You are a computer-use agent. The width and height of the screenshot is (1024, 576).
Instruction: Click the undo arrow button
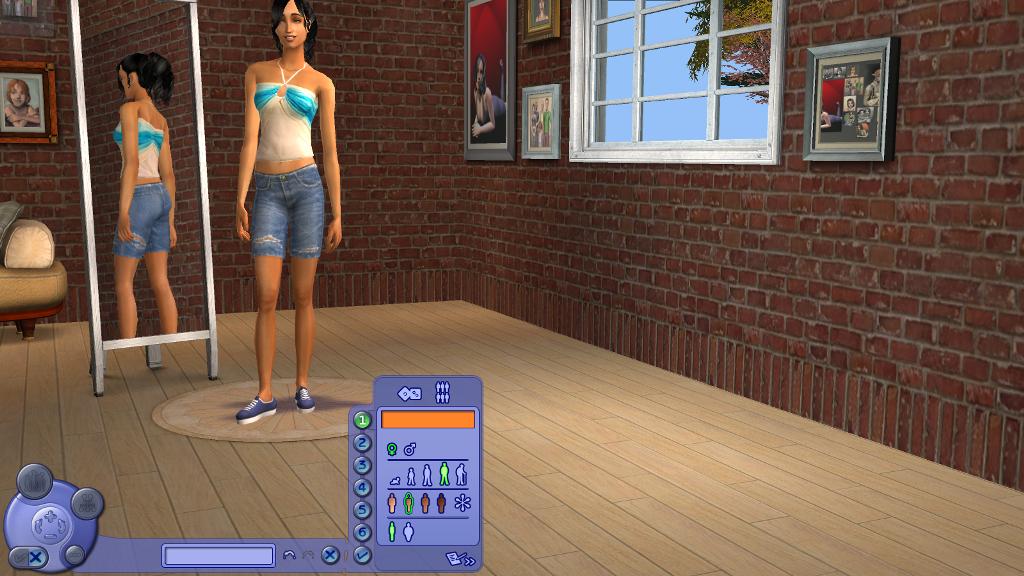click(290, 556)
